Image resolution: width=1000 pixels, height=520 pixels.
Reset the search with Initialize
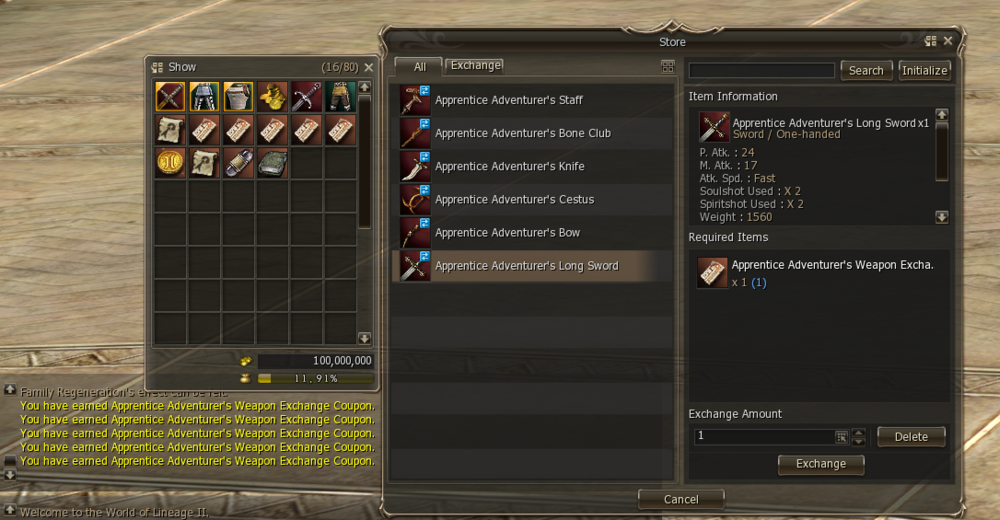[924, 70]
